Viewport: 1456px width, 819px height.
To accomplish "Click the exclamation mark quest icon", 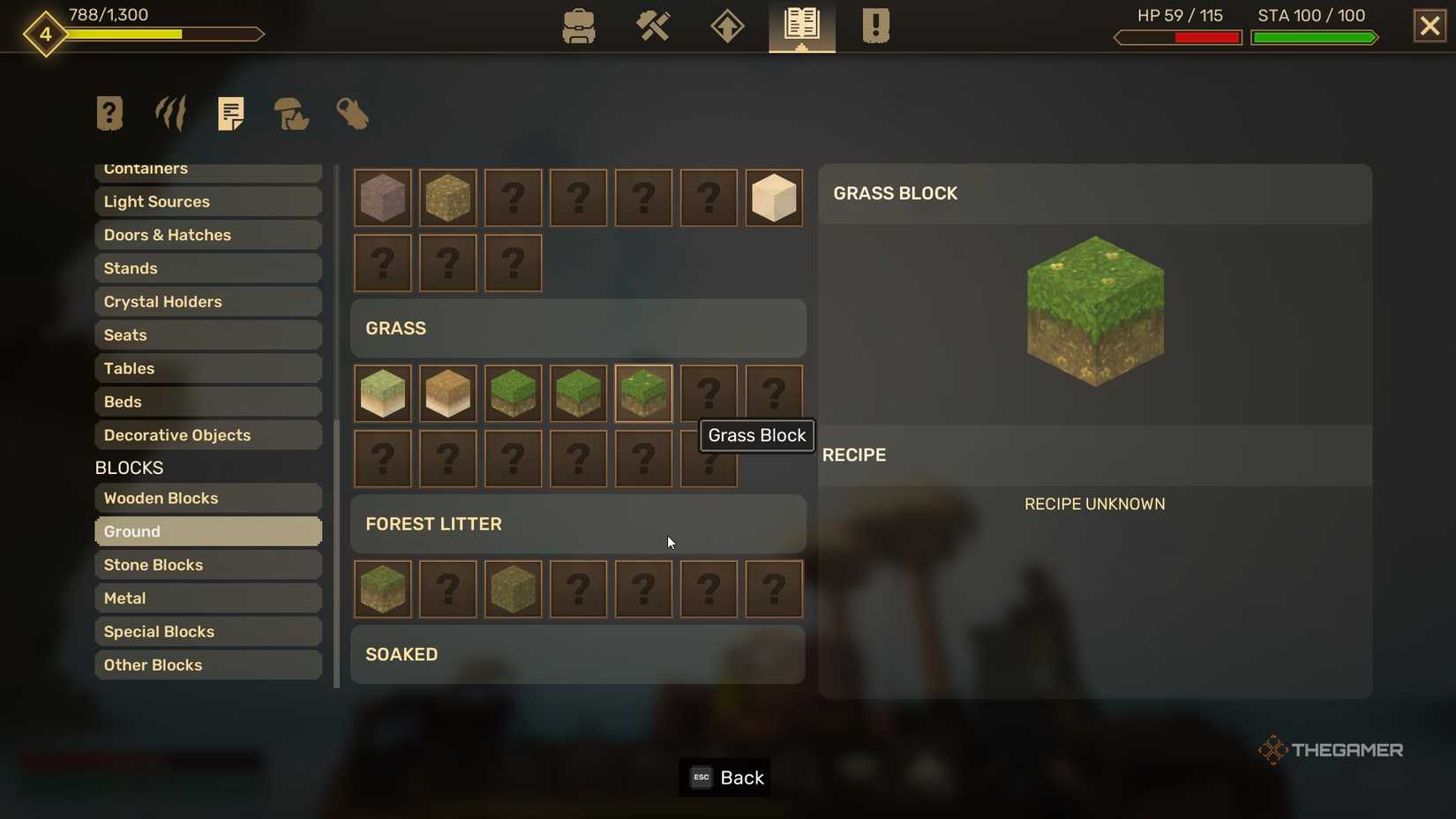I will pyautogui.click(x=875, y=26).
